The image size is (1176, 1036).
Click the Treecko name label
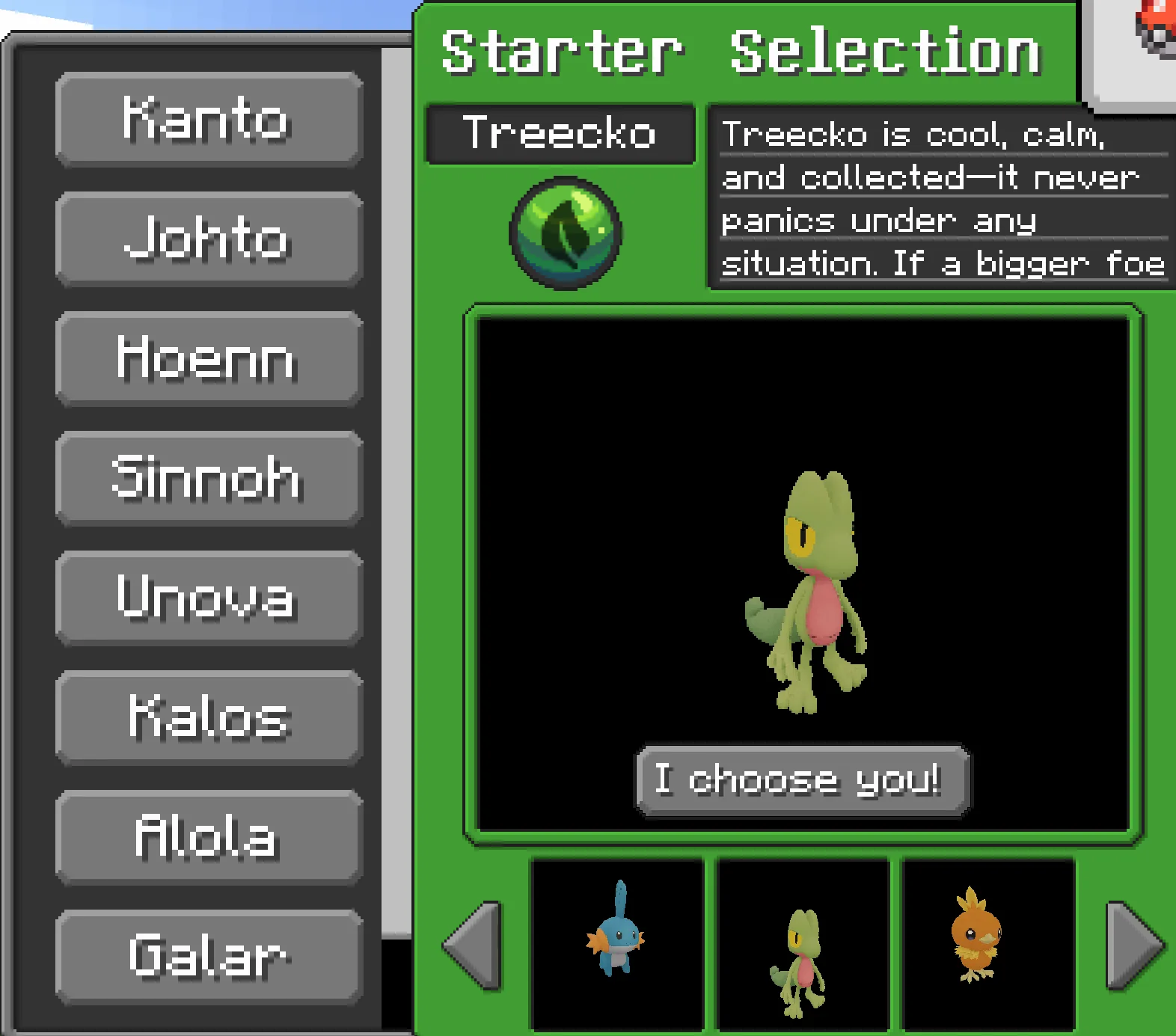560,135
